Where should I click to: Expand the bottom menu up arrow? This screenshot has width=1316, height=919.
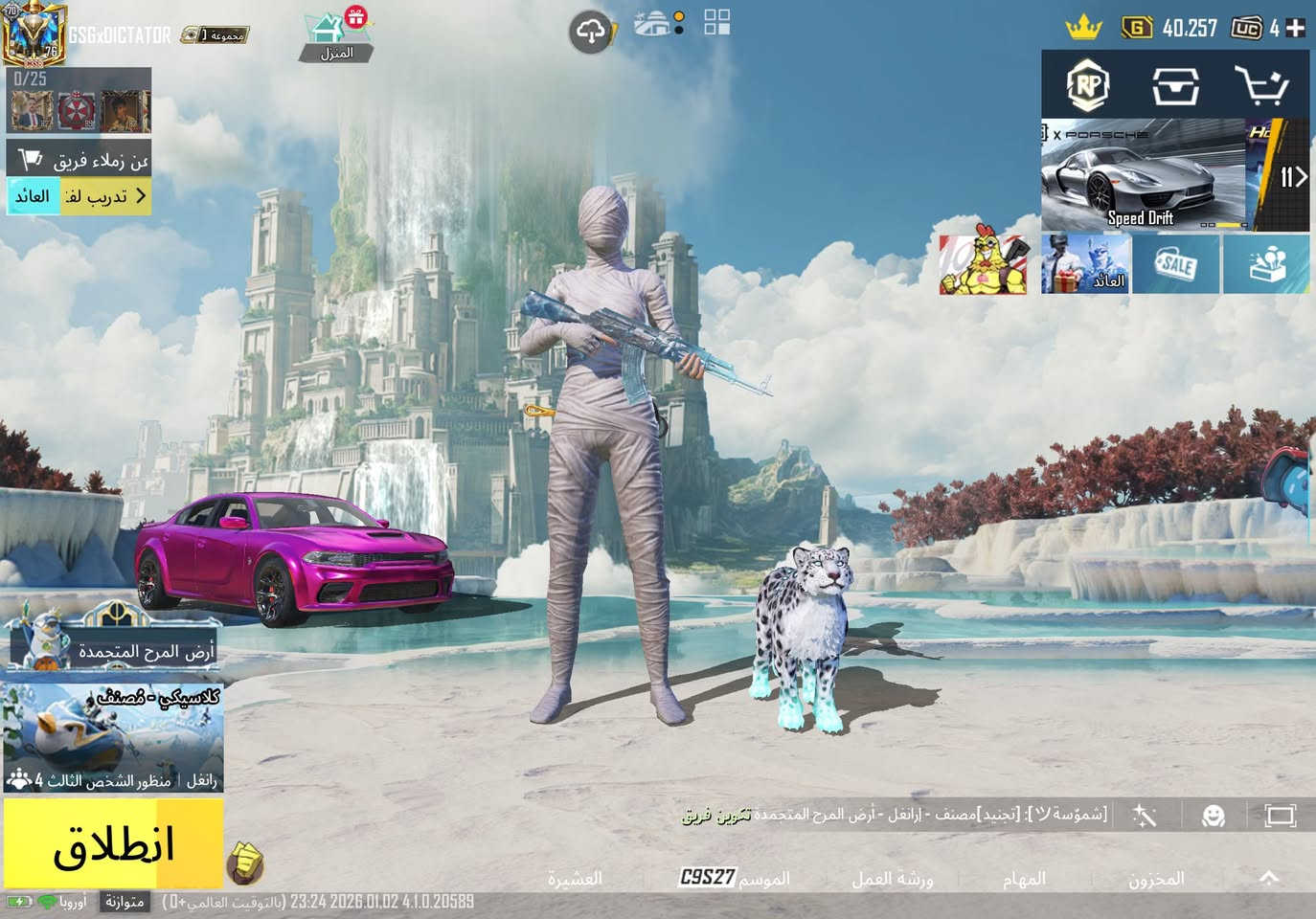click(1269, 877)
